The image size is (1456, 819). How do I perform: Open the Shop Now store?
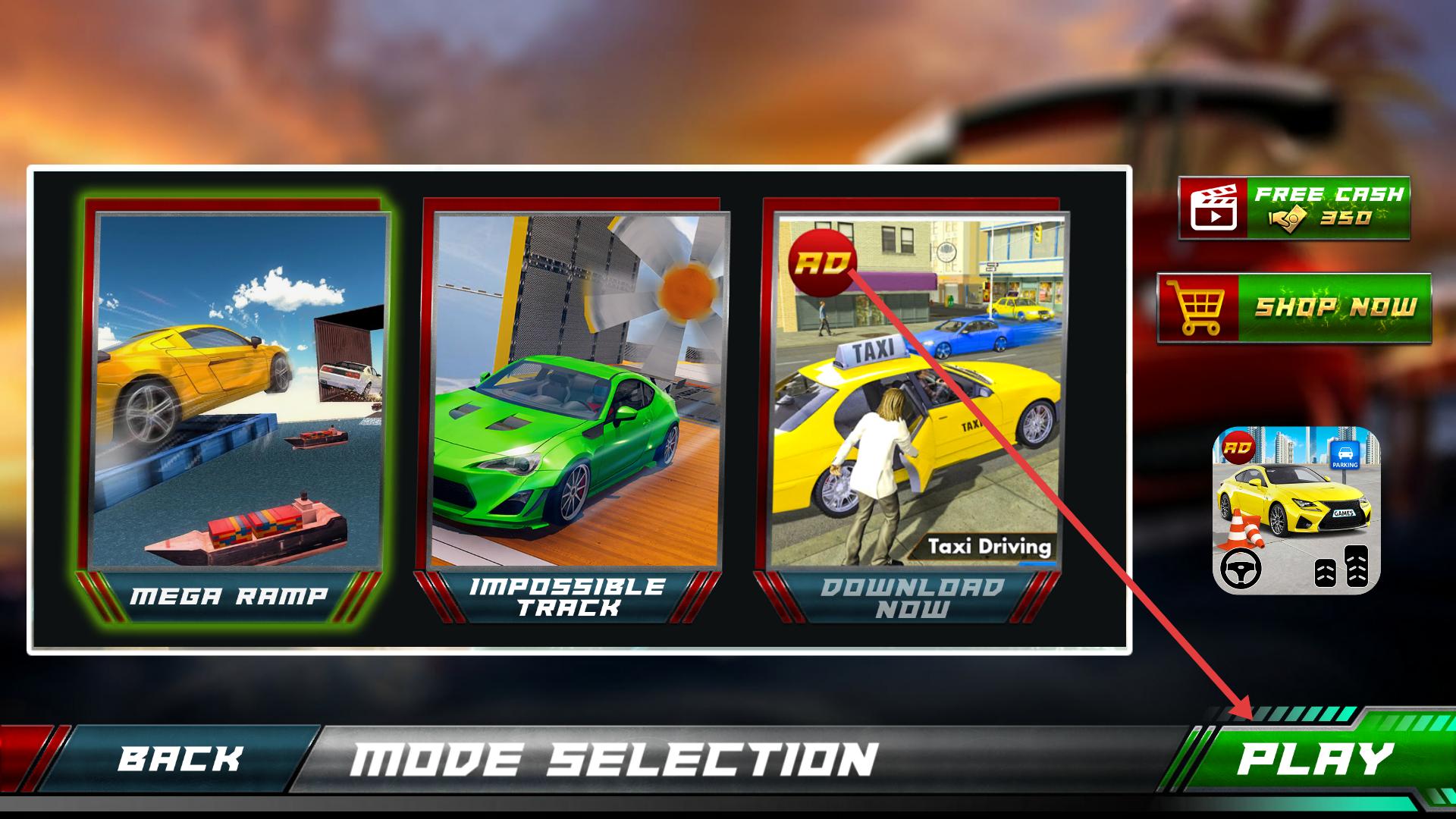1294,308
